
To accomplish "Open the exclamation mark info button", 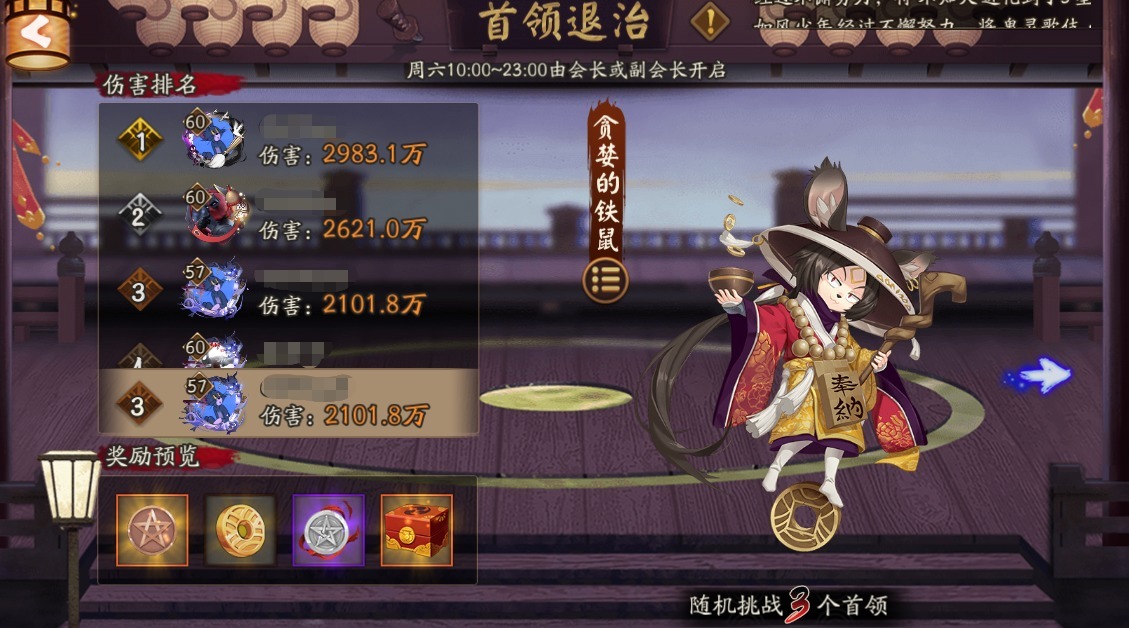I will [710, 22].
